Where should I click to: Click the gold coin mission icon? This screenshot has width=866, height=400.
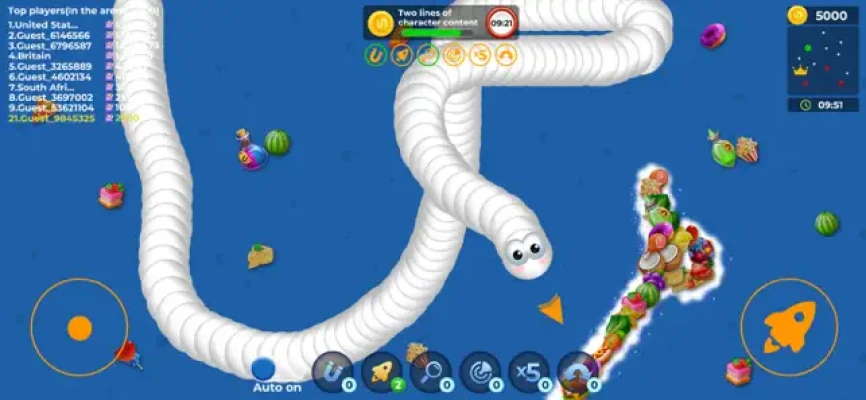click(380, 22)
